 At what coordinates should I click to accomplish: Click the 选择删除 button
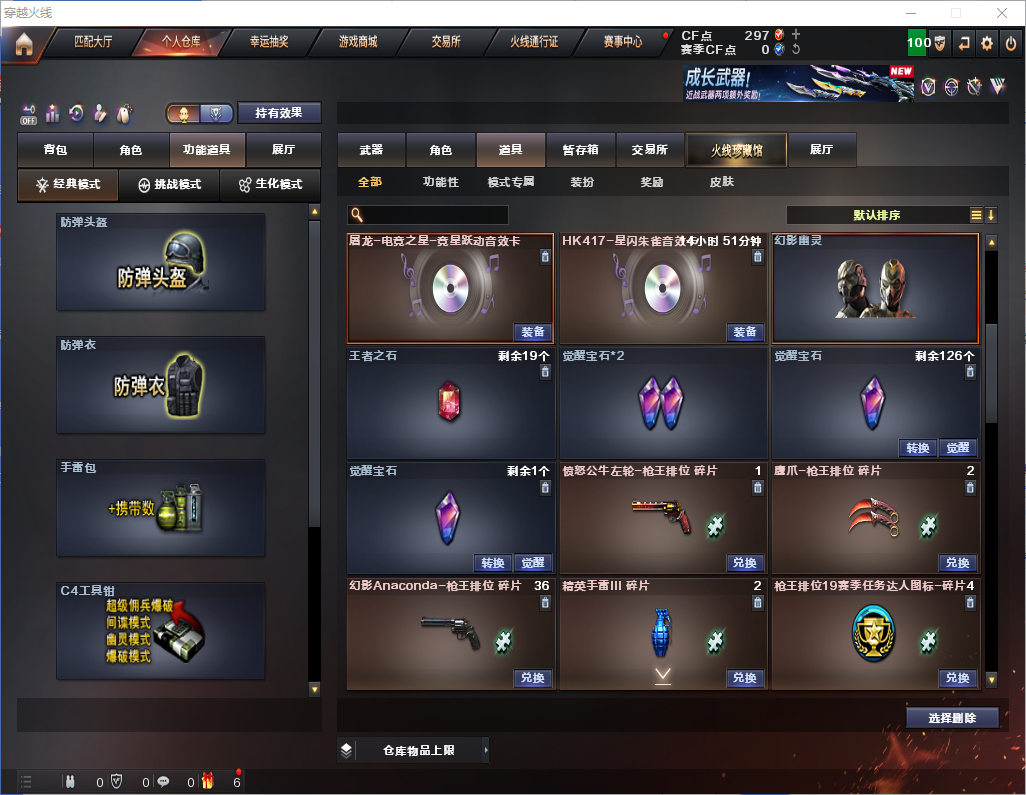[x=952, y=718]
